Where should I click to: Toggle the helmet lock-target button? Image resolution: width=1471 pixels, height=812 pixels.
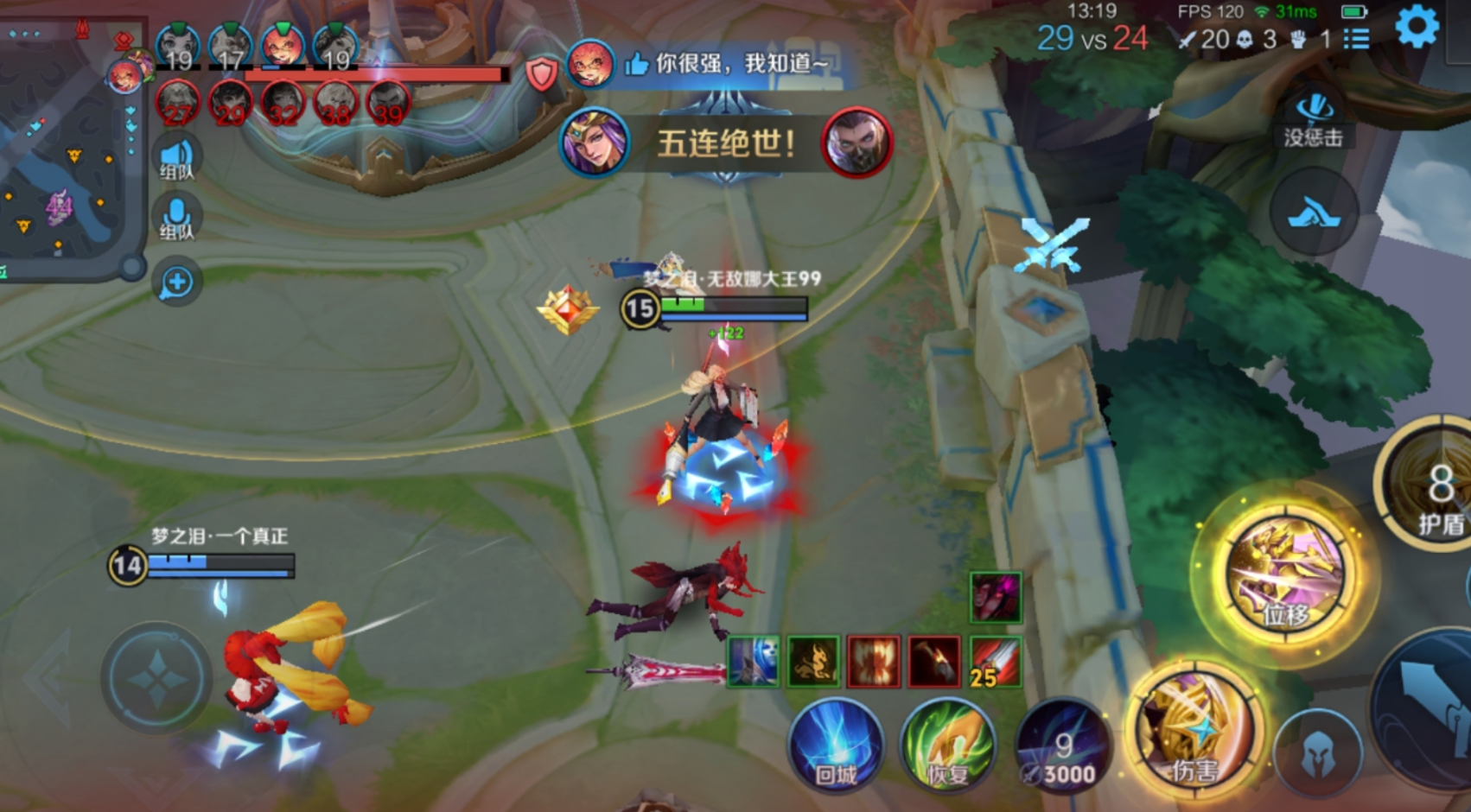point(1317,753)
